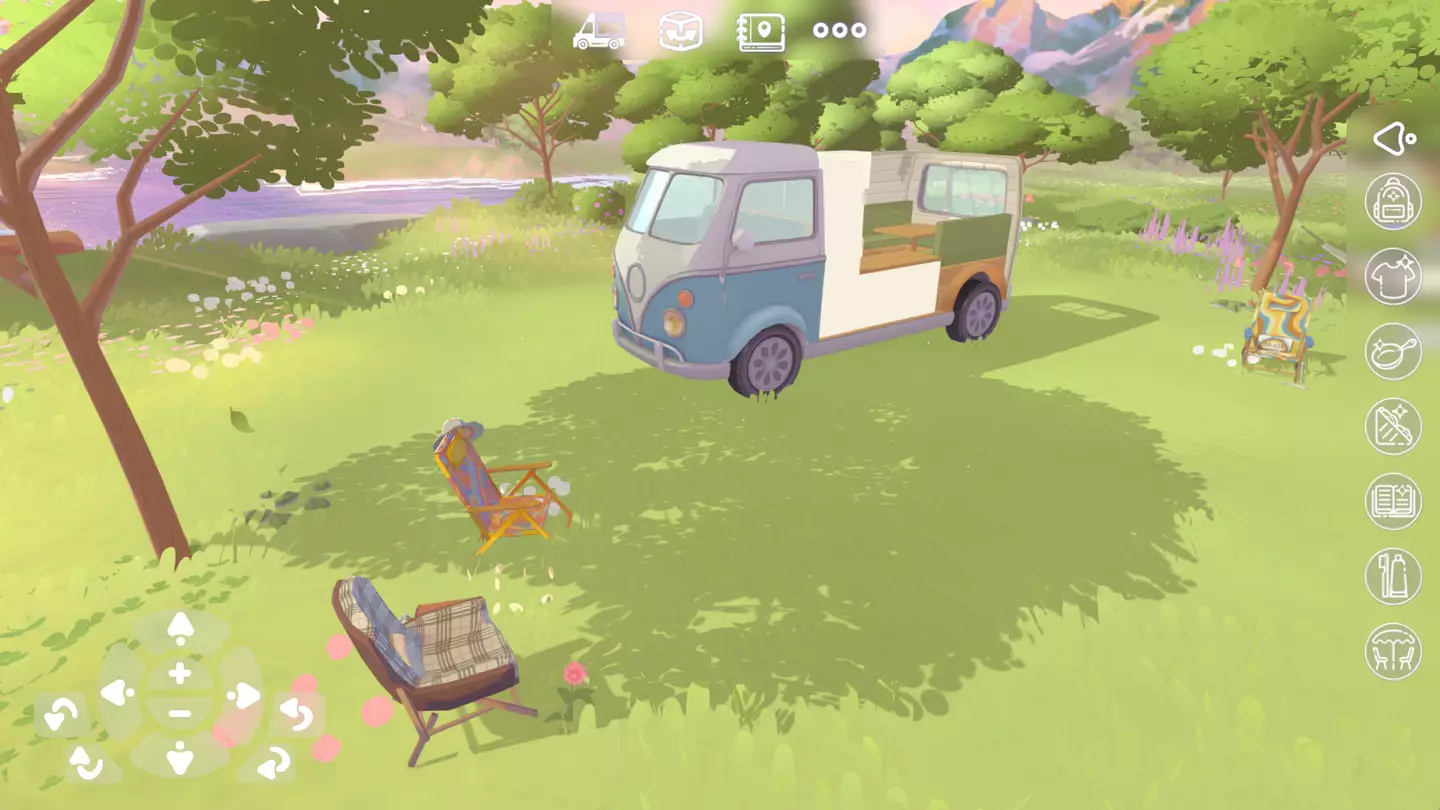Tilt the camera downward
This screenshot has height=810, width=1440.
178,758
